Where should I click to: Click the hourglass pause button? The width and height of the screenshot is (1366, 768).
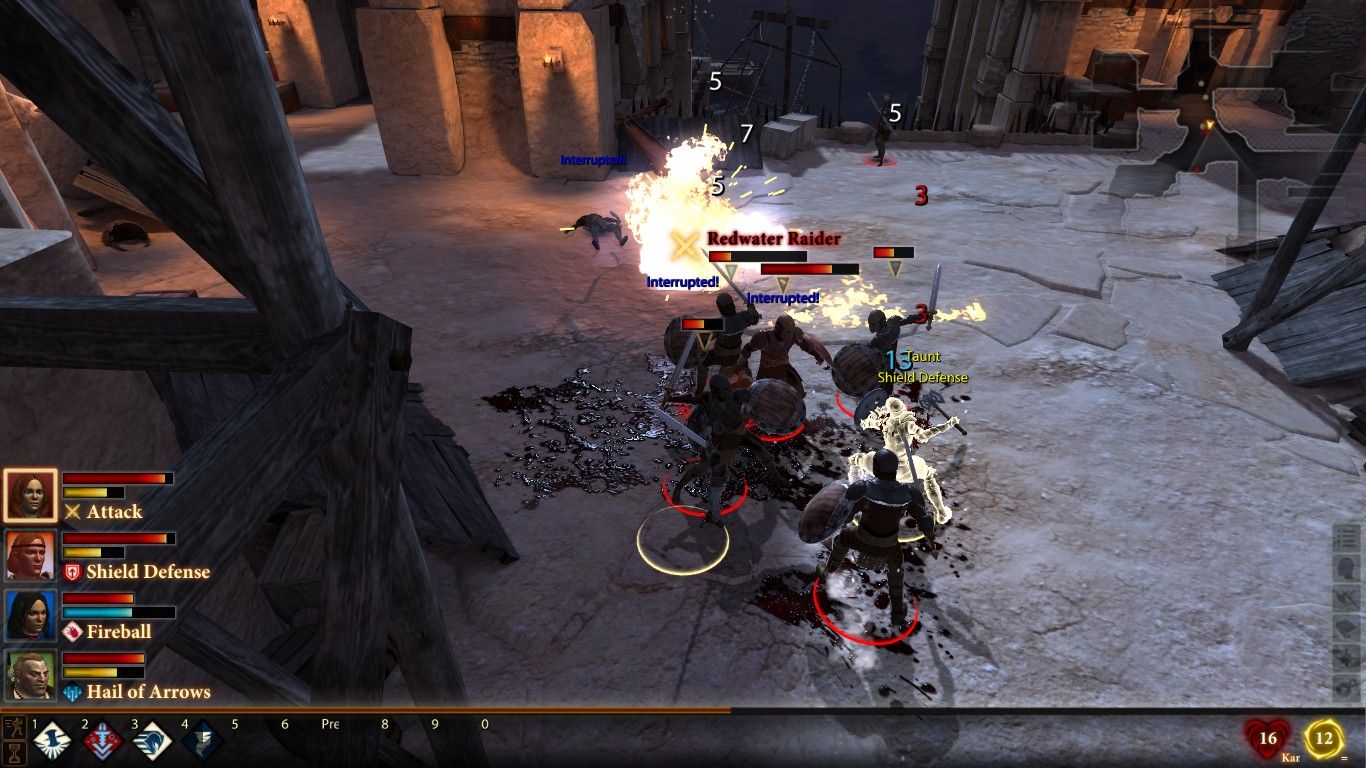[13, 752]
